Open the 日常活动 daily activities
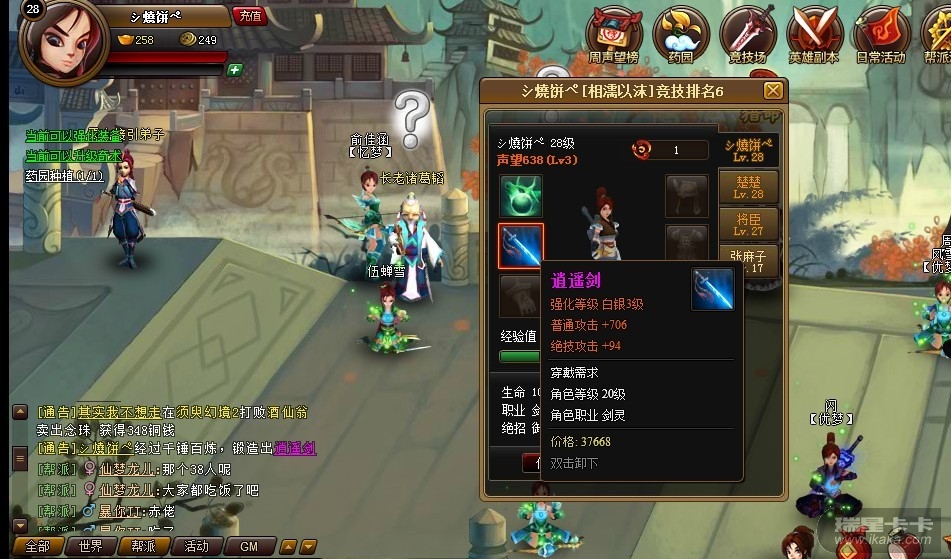This screenshot has width=951, height=559. coord(880,34)
